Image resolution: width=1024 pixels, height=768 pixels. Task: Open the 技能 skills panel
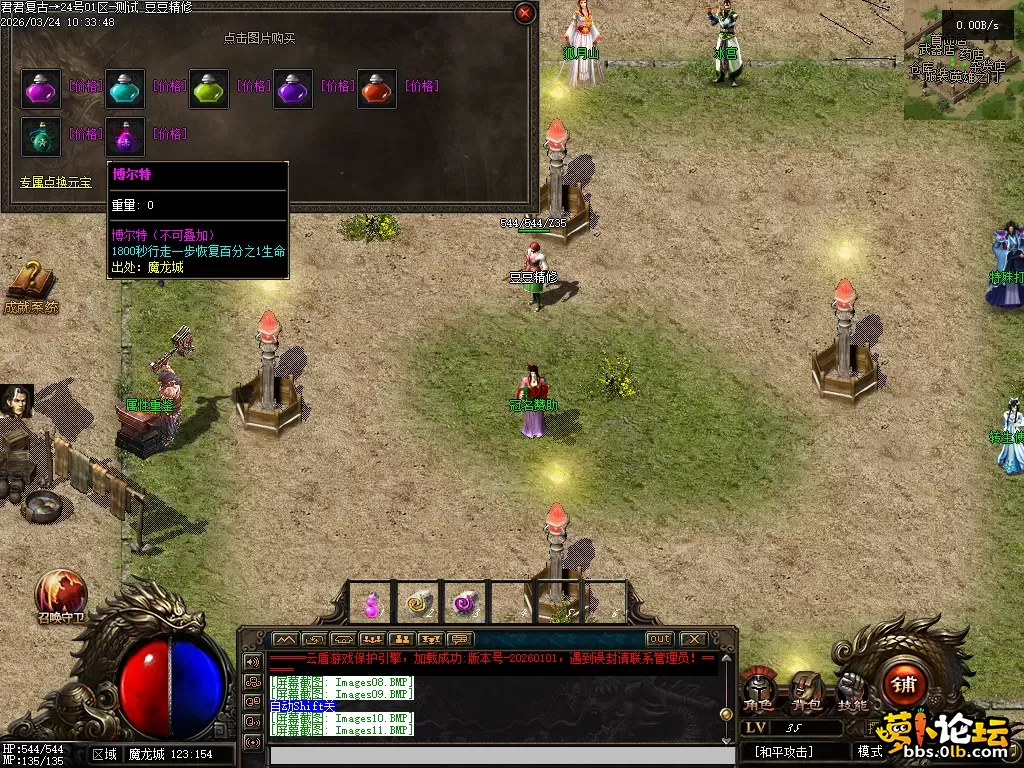853,690
